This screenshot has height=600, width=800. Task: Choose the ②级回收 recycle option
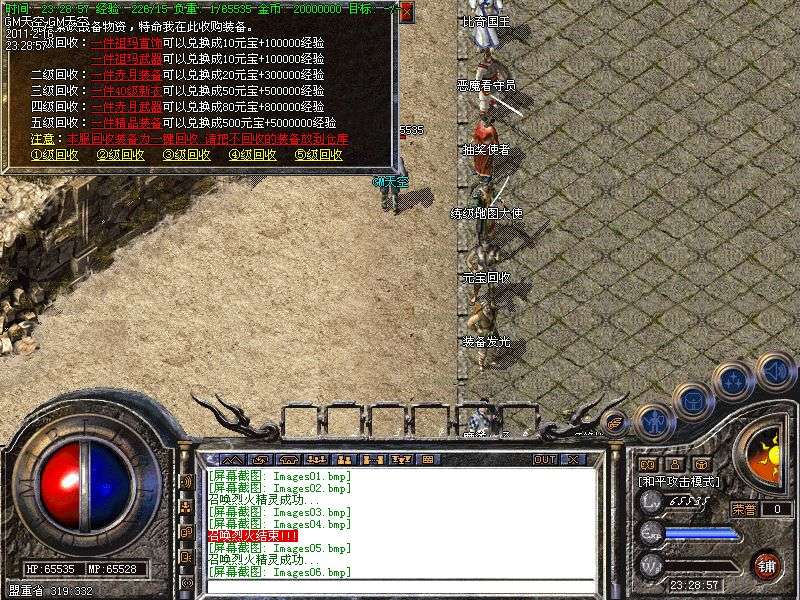pyautogui.click(x=121, y=155)
